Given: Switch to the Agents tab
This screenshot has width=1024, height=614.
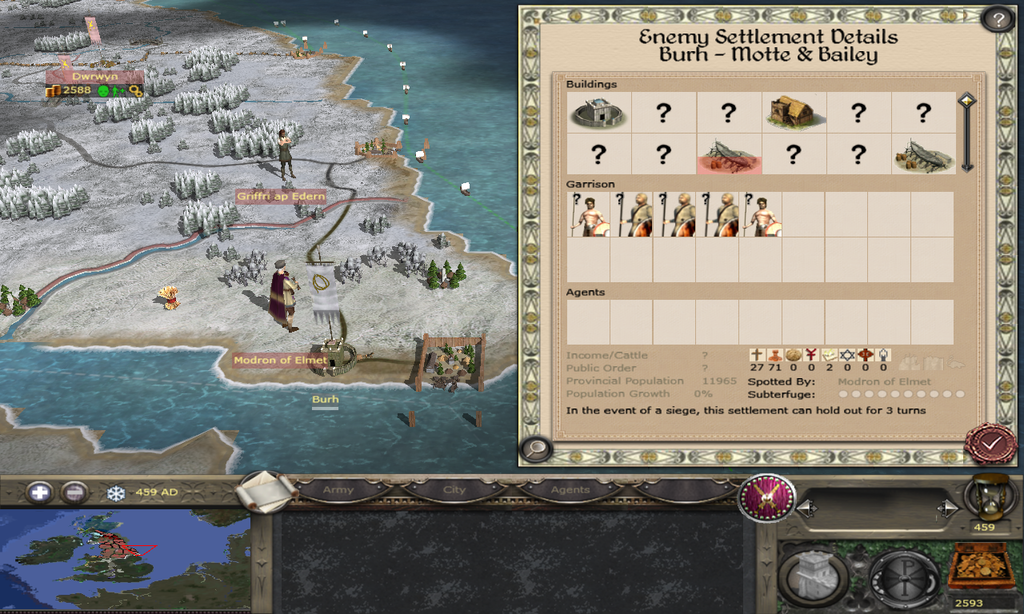Looking at the screenshot, I should coord(570,490).
